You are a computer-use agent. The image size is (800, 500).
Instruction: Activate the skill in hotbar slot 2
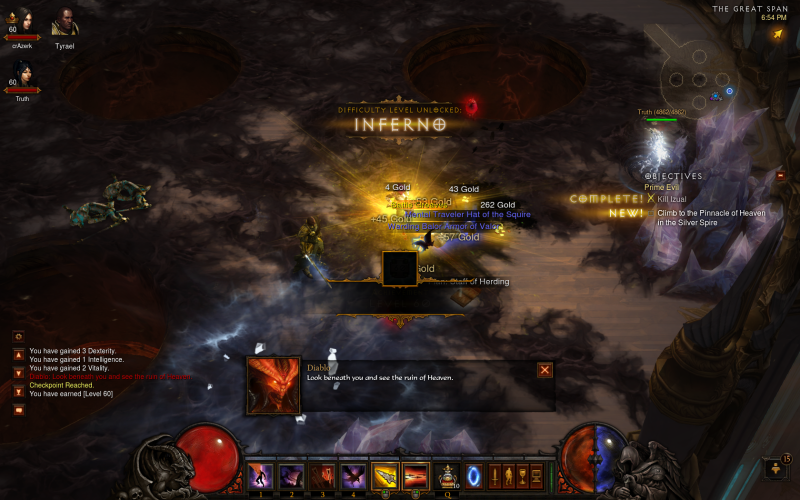tap(292, 475)
